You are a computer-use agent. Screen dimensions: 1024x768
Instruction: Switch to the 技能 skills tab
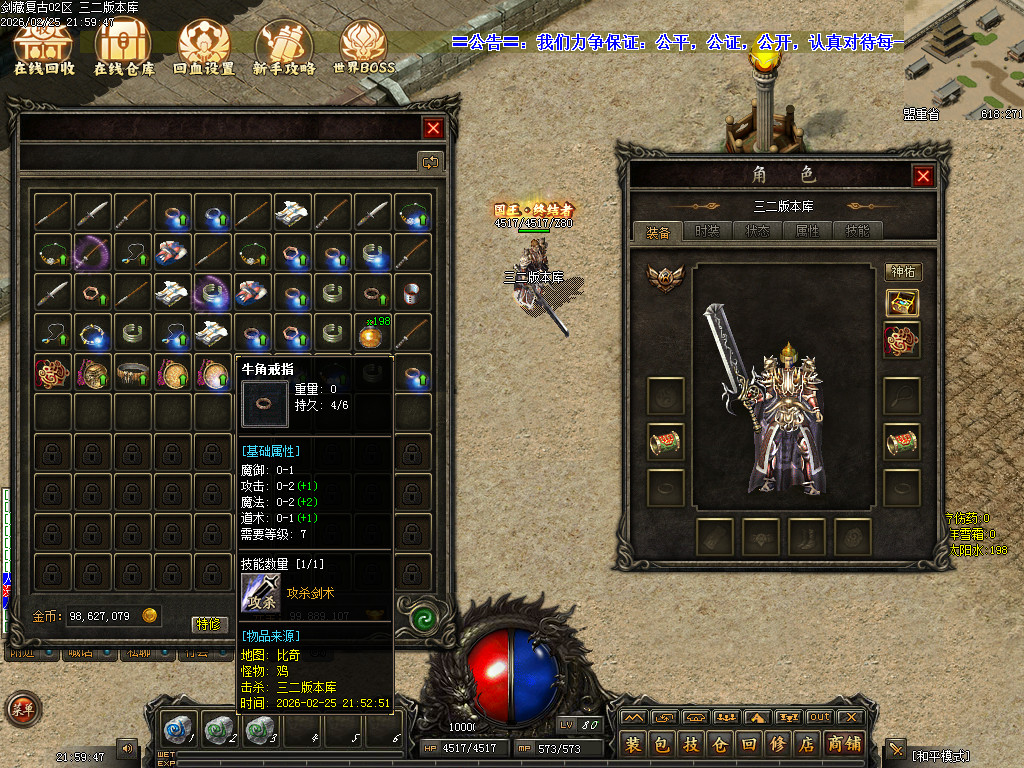pyautogui.click(x=857, y=231)
